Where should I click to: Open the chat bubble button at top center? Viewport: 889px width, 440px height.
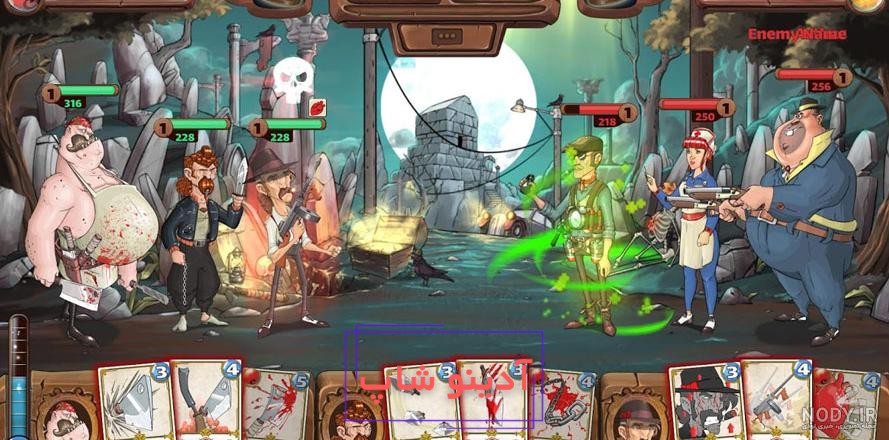443,37
